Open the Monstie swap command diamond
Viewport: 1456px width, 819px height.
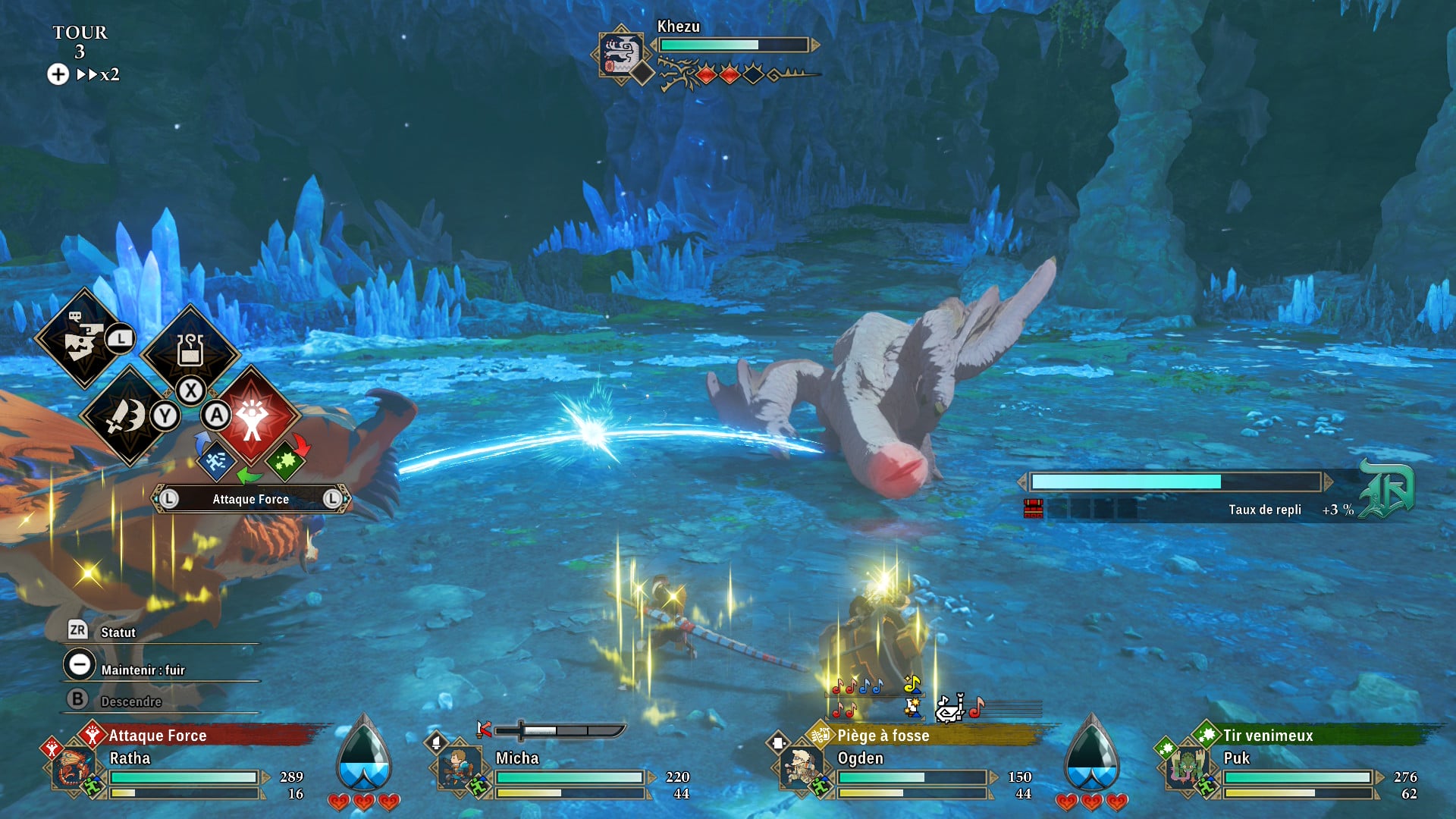point(83,339)
